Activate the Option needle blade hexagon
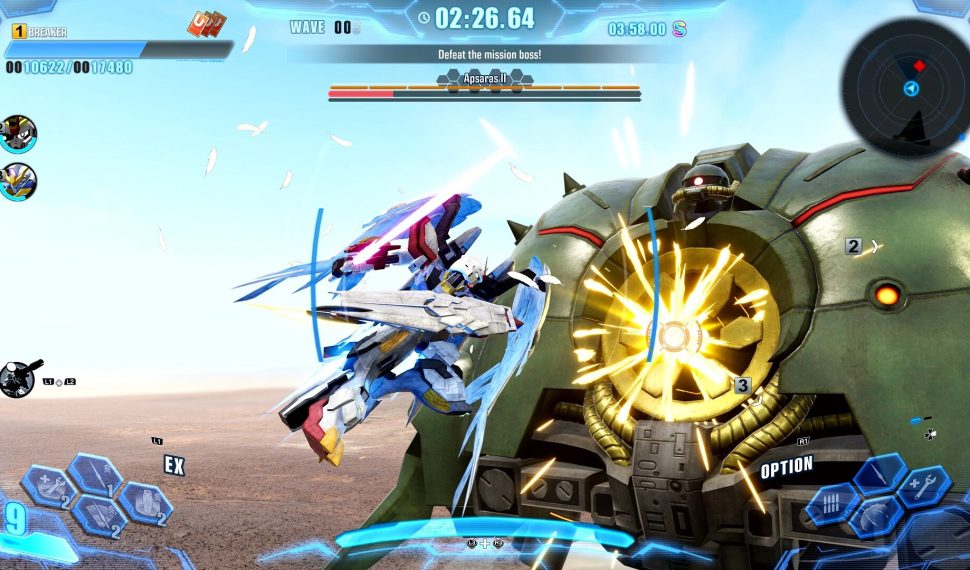Viewport: 970px width, 570px height. [x=880, y=475]
